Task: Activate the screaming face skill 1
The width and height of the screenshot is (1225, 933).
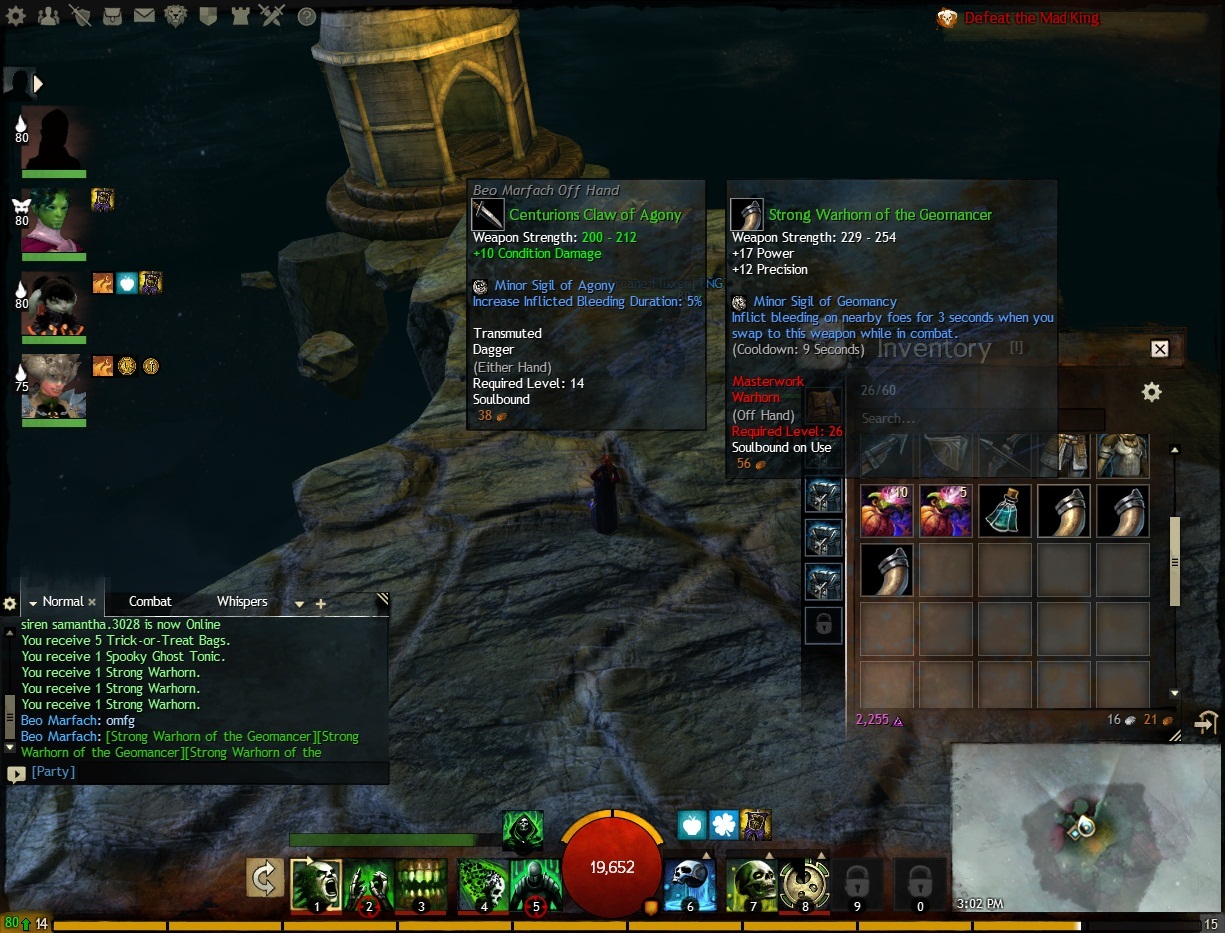Action: (x=316, y=884)
